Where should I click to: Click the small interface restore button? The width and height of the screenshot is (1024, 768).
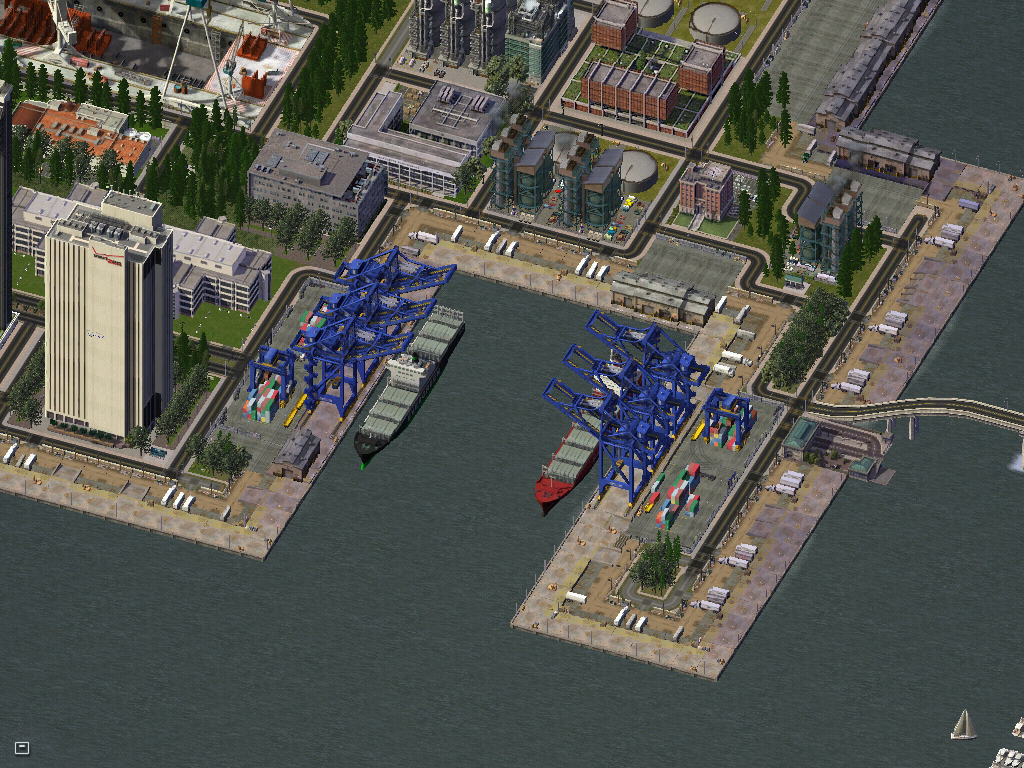coord(22,747)
